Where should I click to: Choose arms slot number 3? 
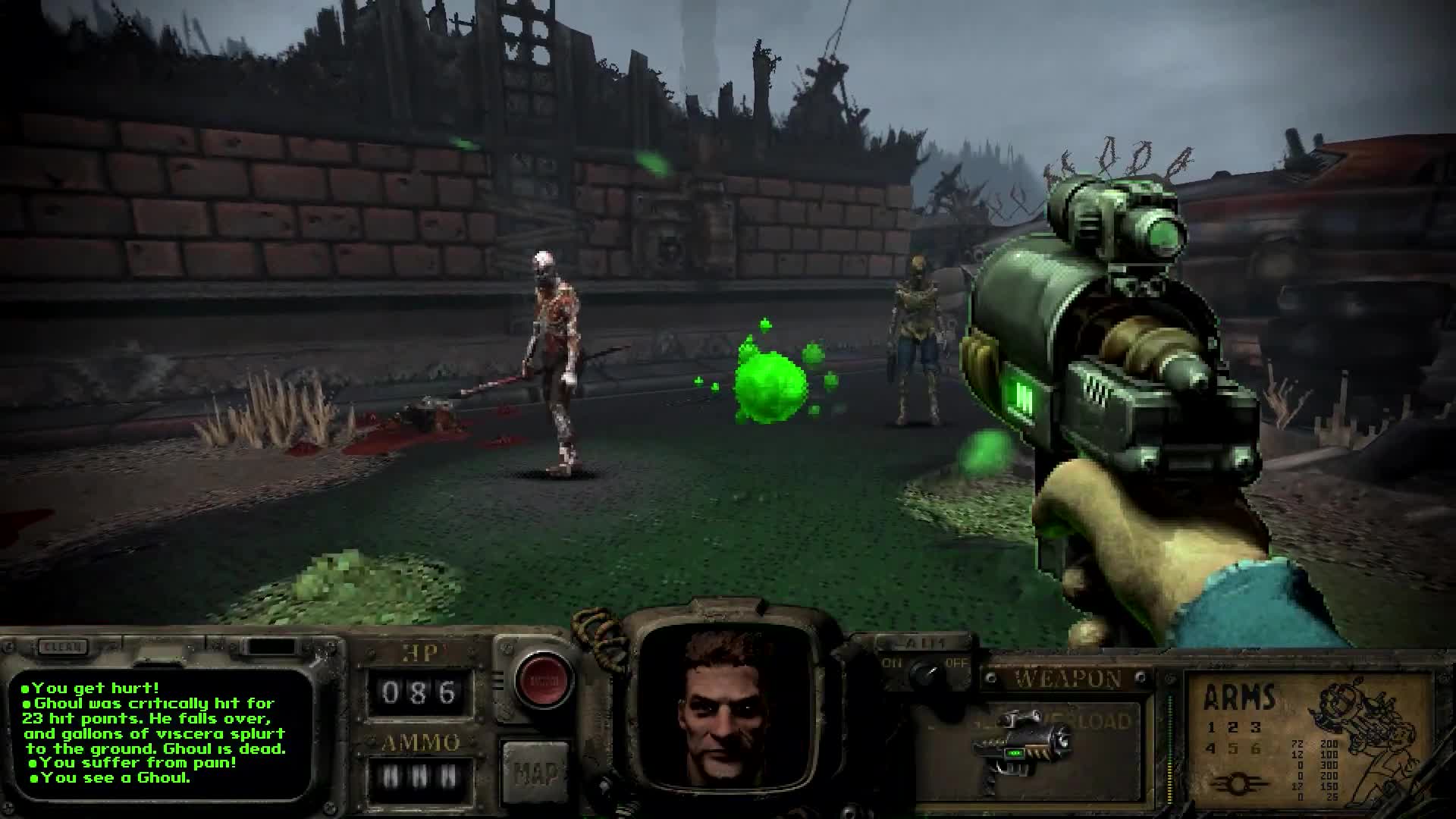(x=1256, y=728)
